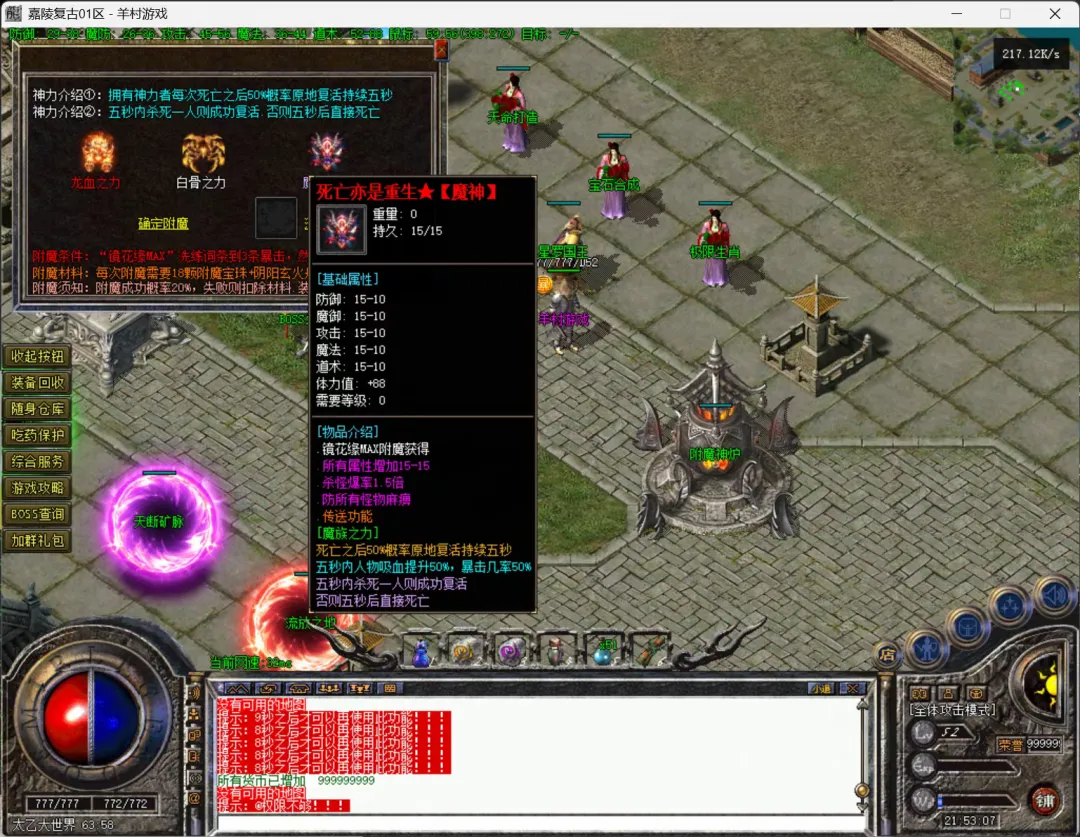
Task: Use the blue potion in the hotbar
Action: coord(421,654)
